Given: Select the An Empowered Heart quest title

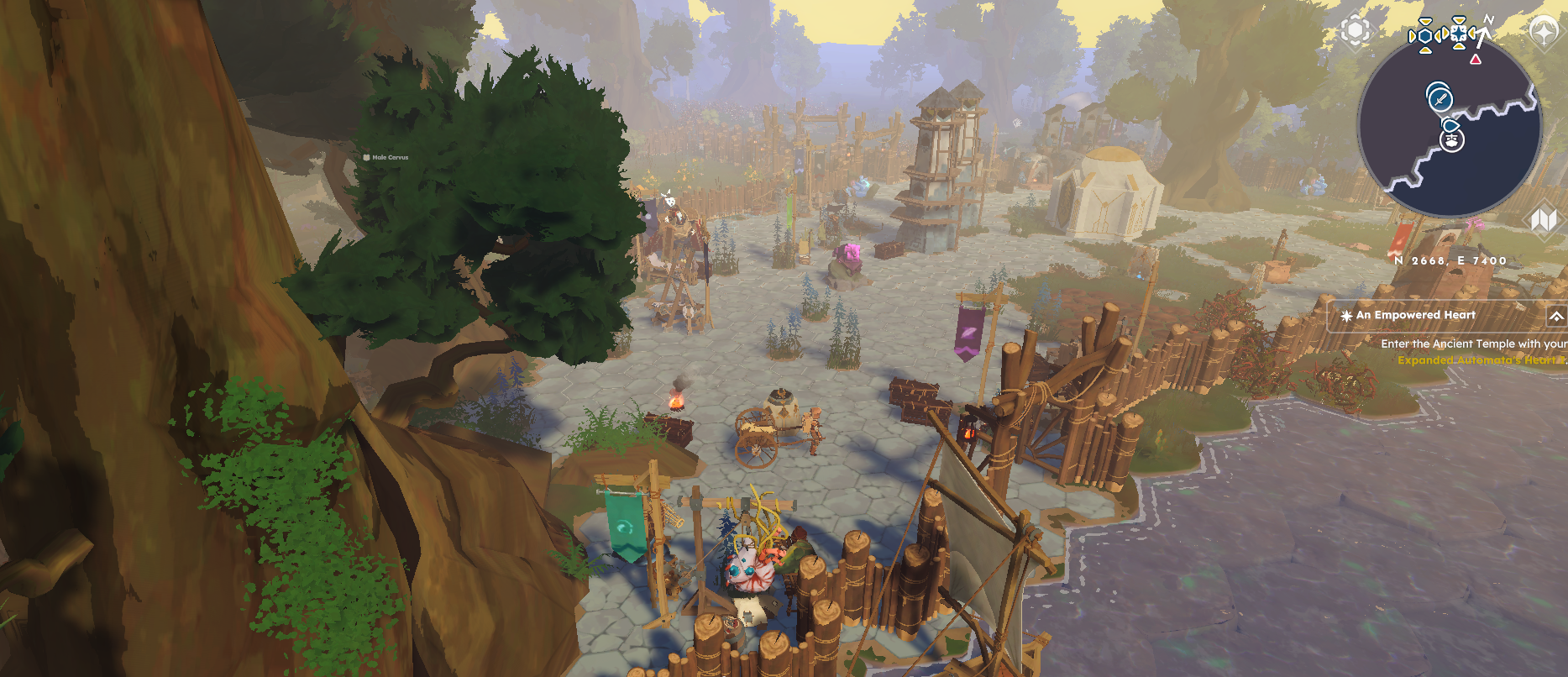Looking at the screenshot, I should pos(1415,315).
